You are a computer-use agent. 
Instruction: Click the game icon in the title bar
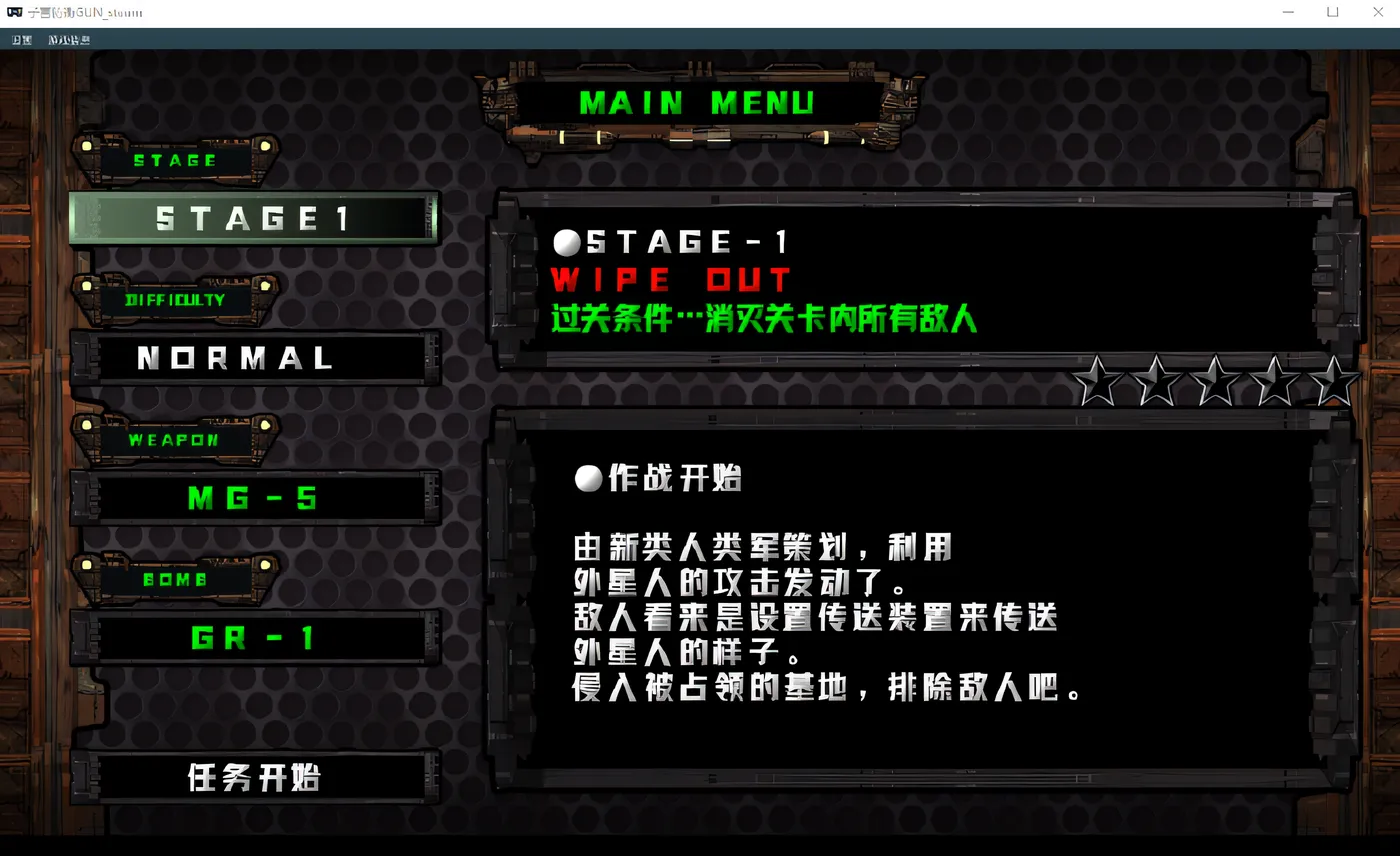click(13, 12)
